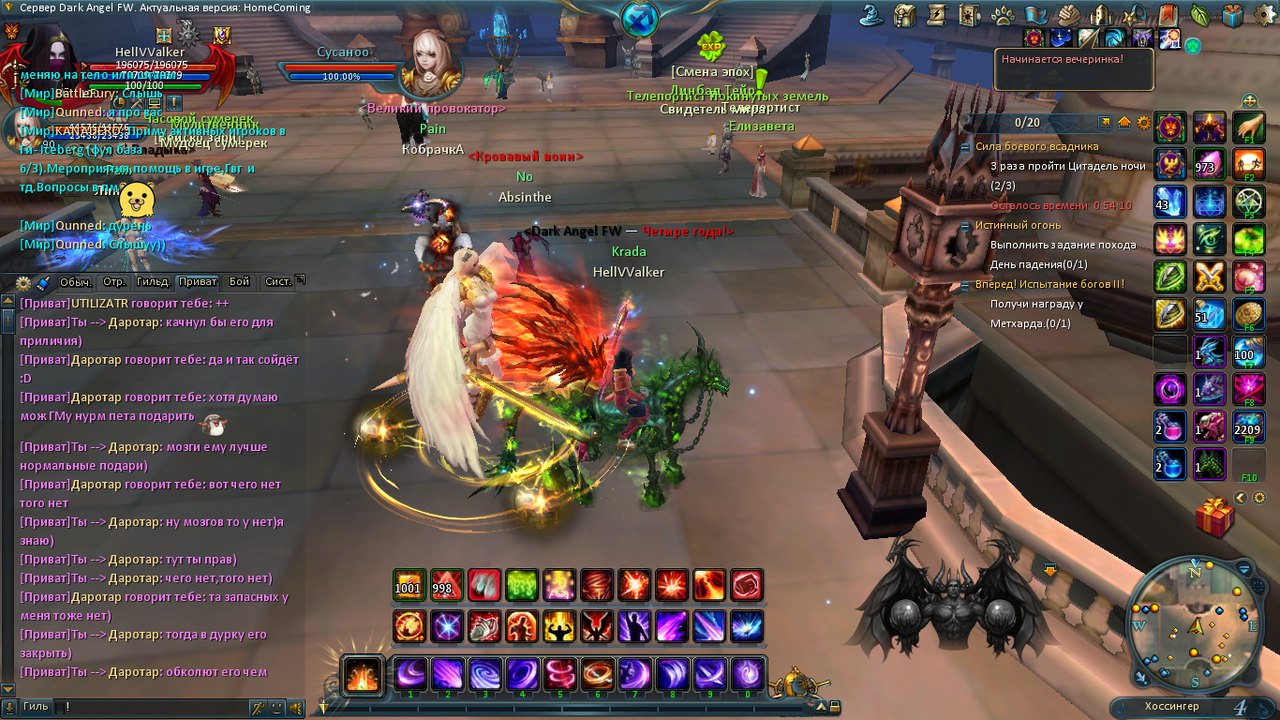Click the green leaf menu icon
Viewport: 1280px width, 720px height.
coord(1199,15)
